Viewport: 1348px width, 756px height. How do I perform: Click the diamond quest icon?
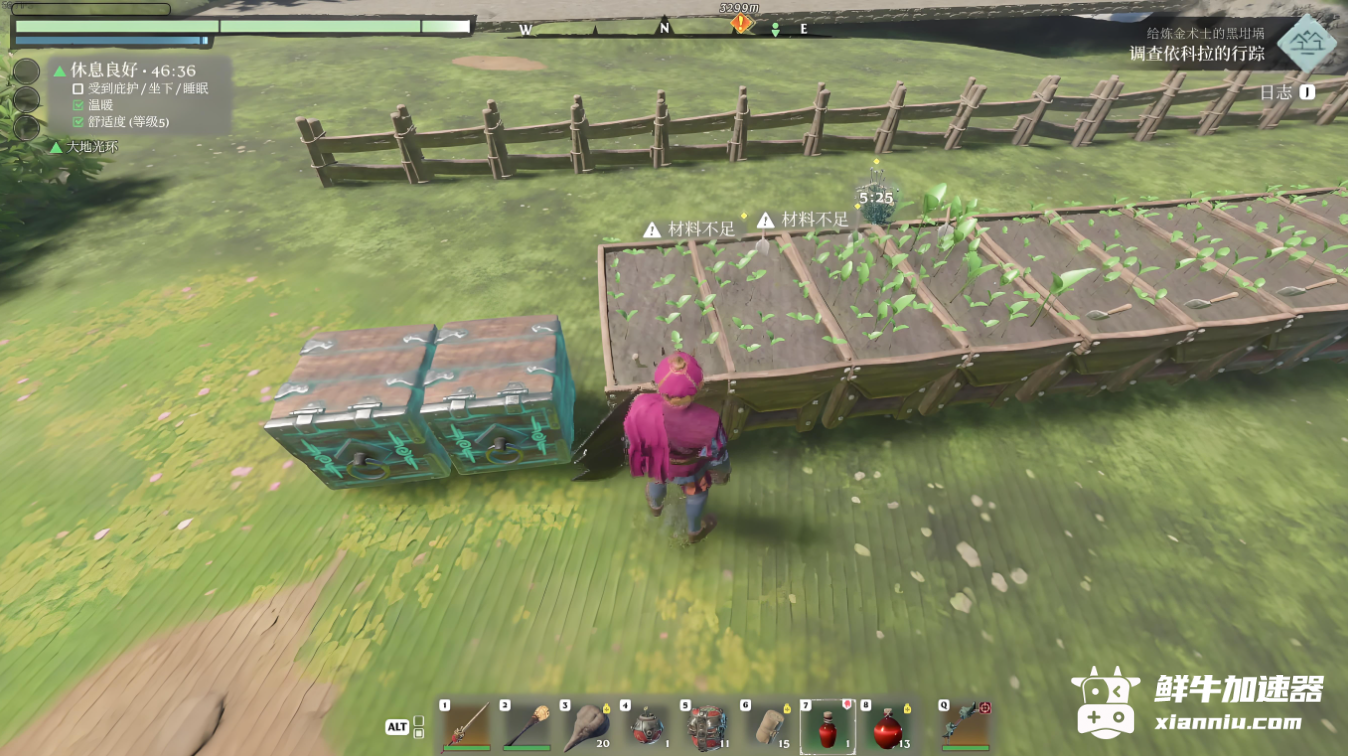pyautogui.click(x=1306, y=44)
